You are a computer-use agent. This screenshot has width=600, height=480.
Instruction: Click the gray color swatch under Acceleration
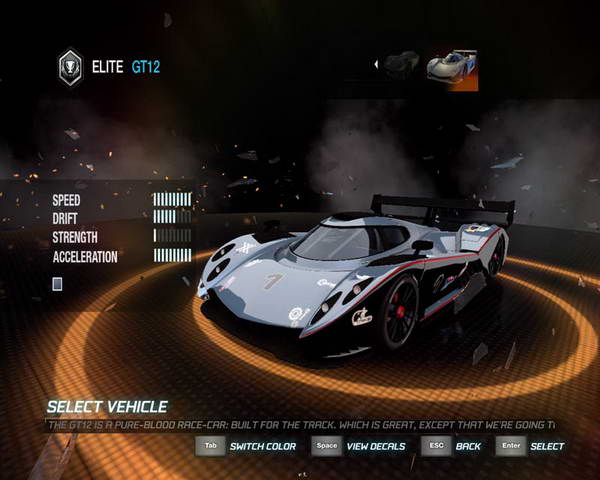[x=58, y=284]
